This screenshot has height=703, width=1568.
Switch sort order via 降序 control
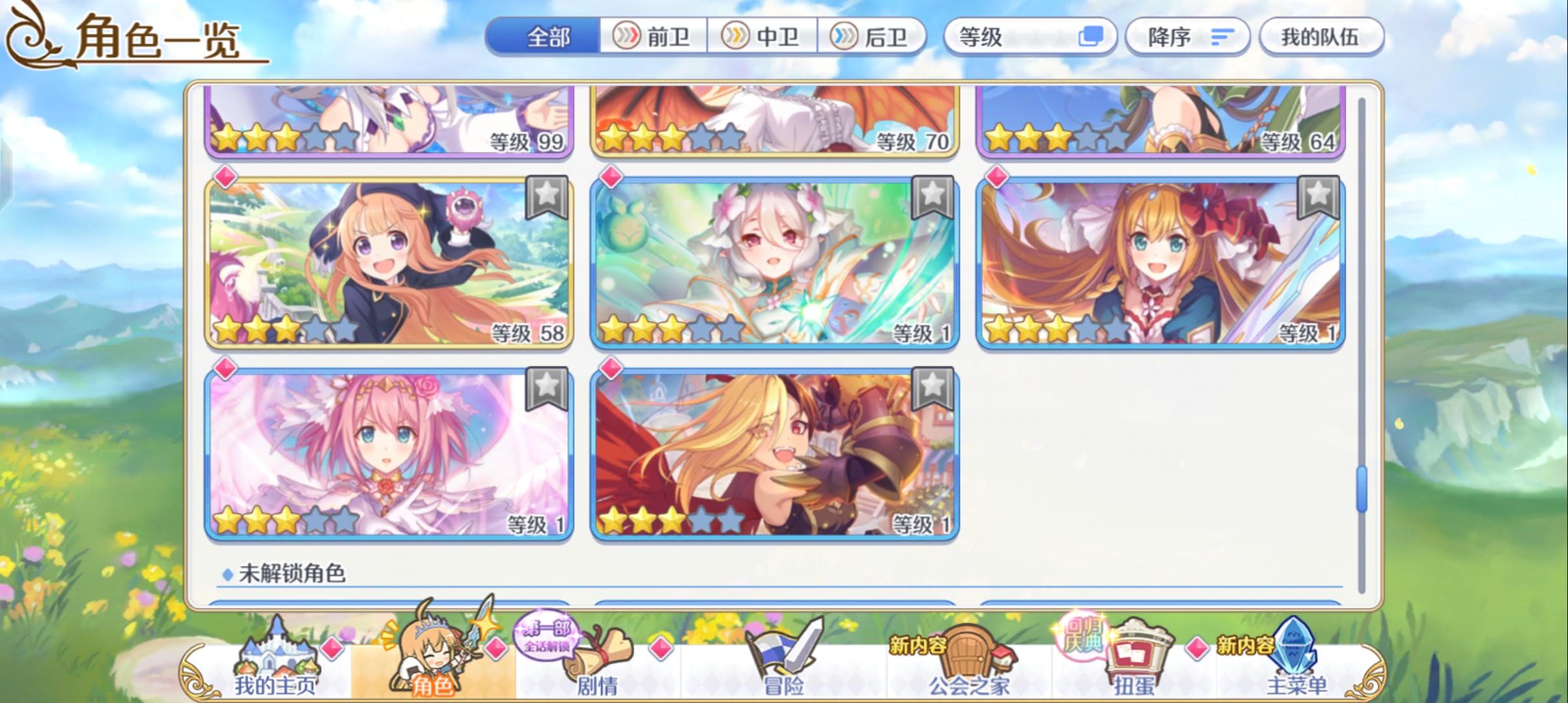(x=1186, y=37)
